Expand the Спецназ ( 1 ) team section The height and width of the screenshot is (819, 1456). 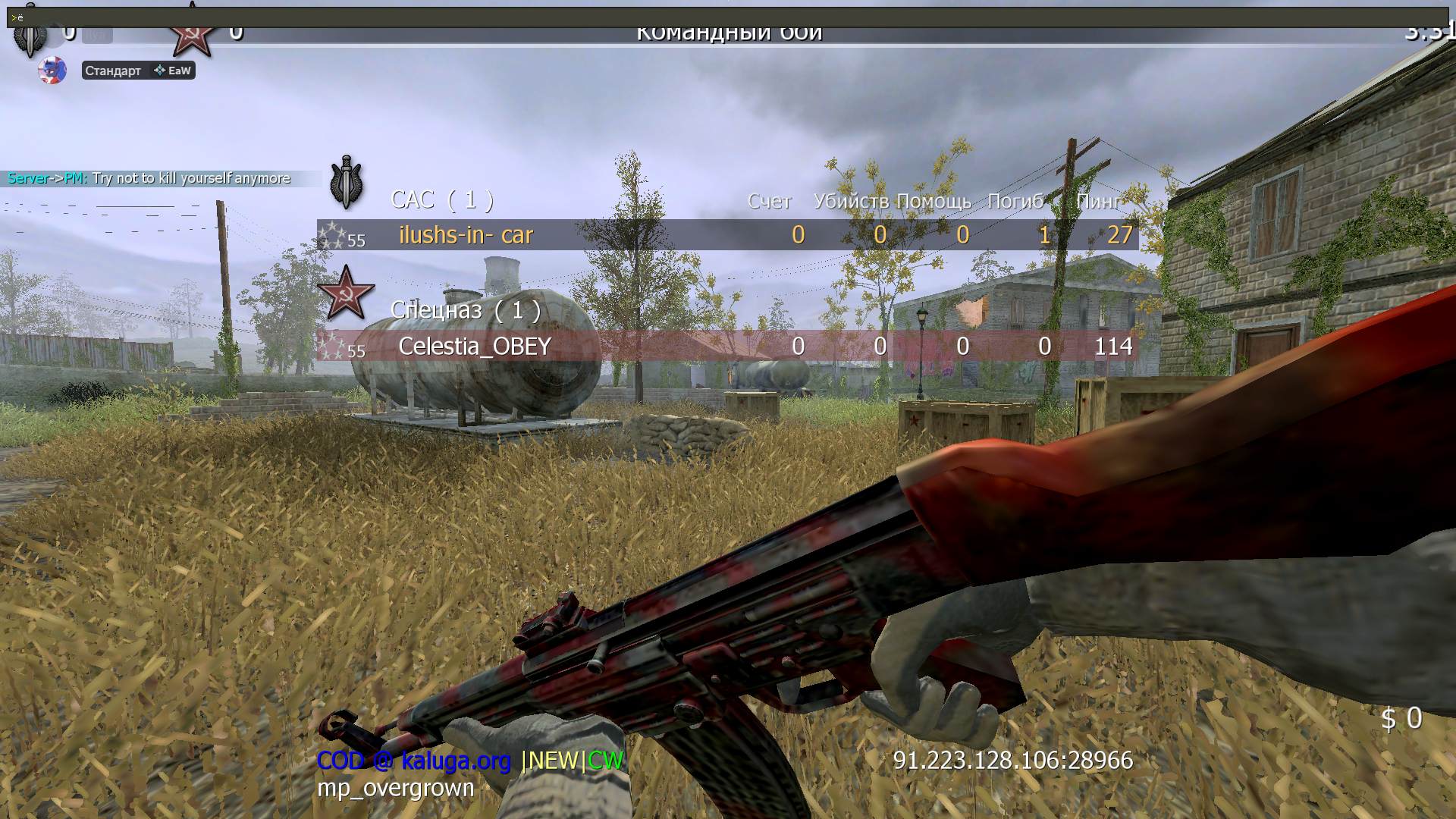point(464,310)
